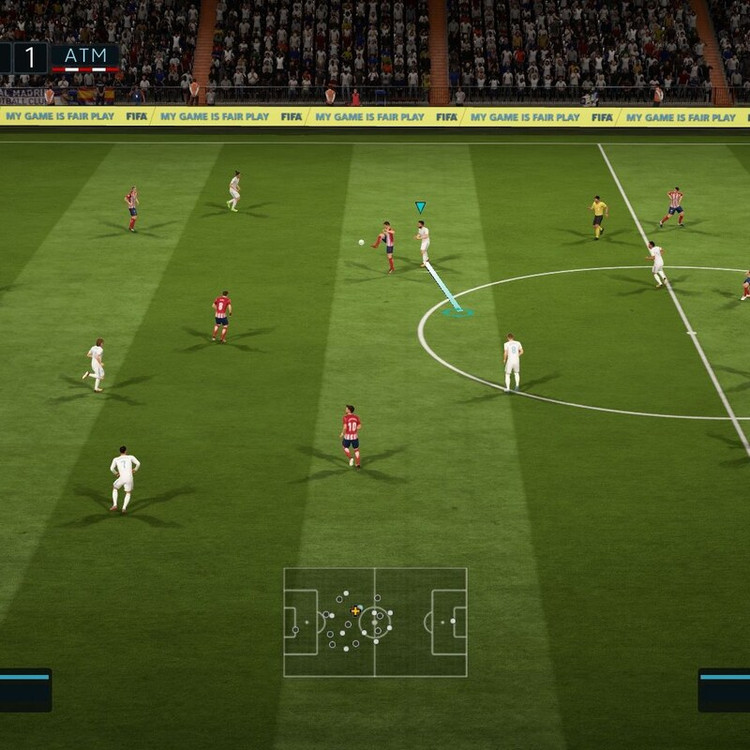Select the player under the cyan triangle marker
This screenshot has height=750, width=750.
point(423,242)
